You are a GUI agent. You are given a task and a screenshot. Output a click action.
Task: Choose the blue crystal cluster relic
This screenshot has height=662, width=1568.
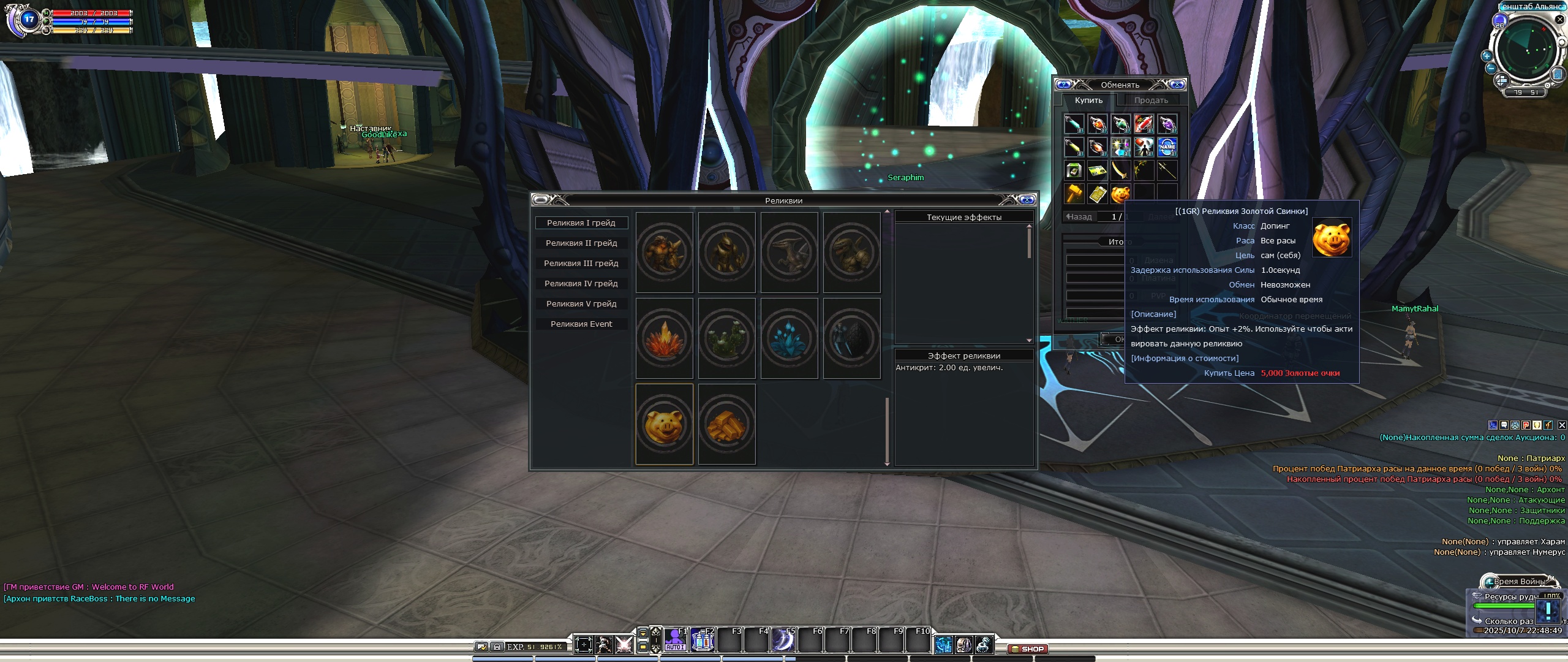790,338
